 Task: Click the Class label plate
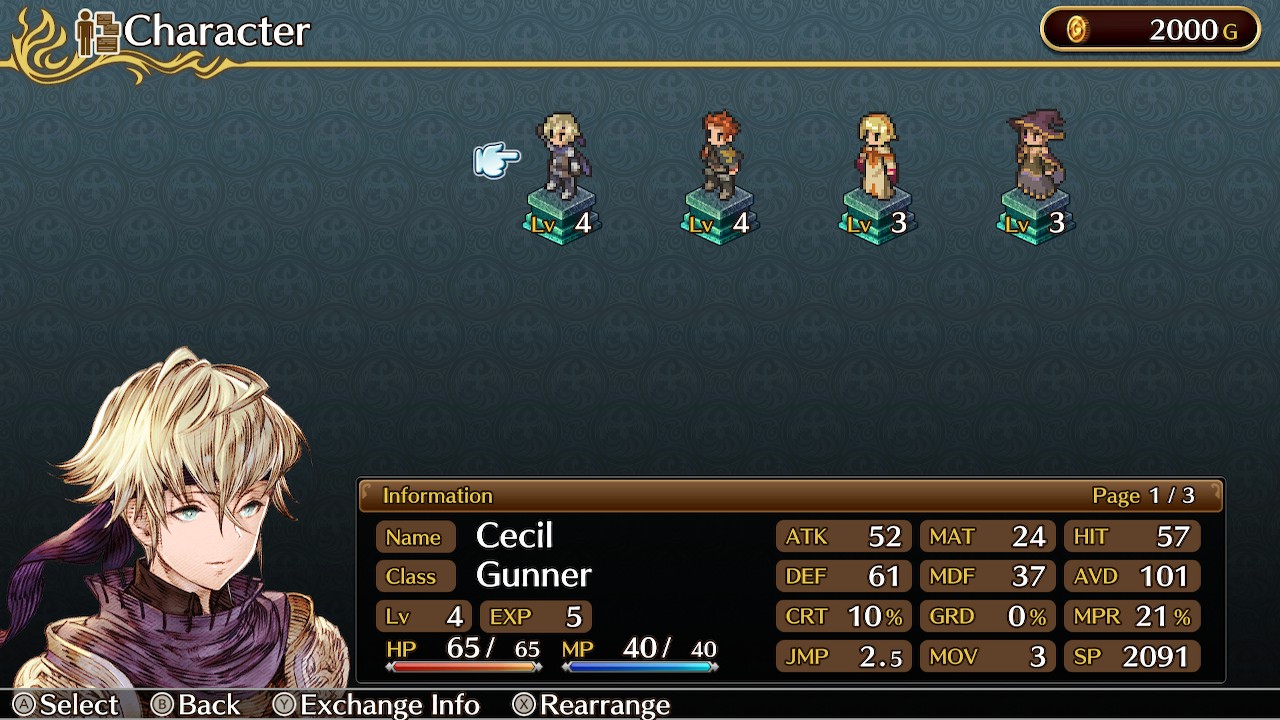pyautogui.click(x=416, y=577)
